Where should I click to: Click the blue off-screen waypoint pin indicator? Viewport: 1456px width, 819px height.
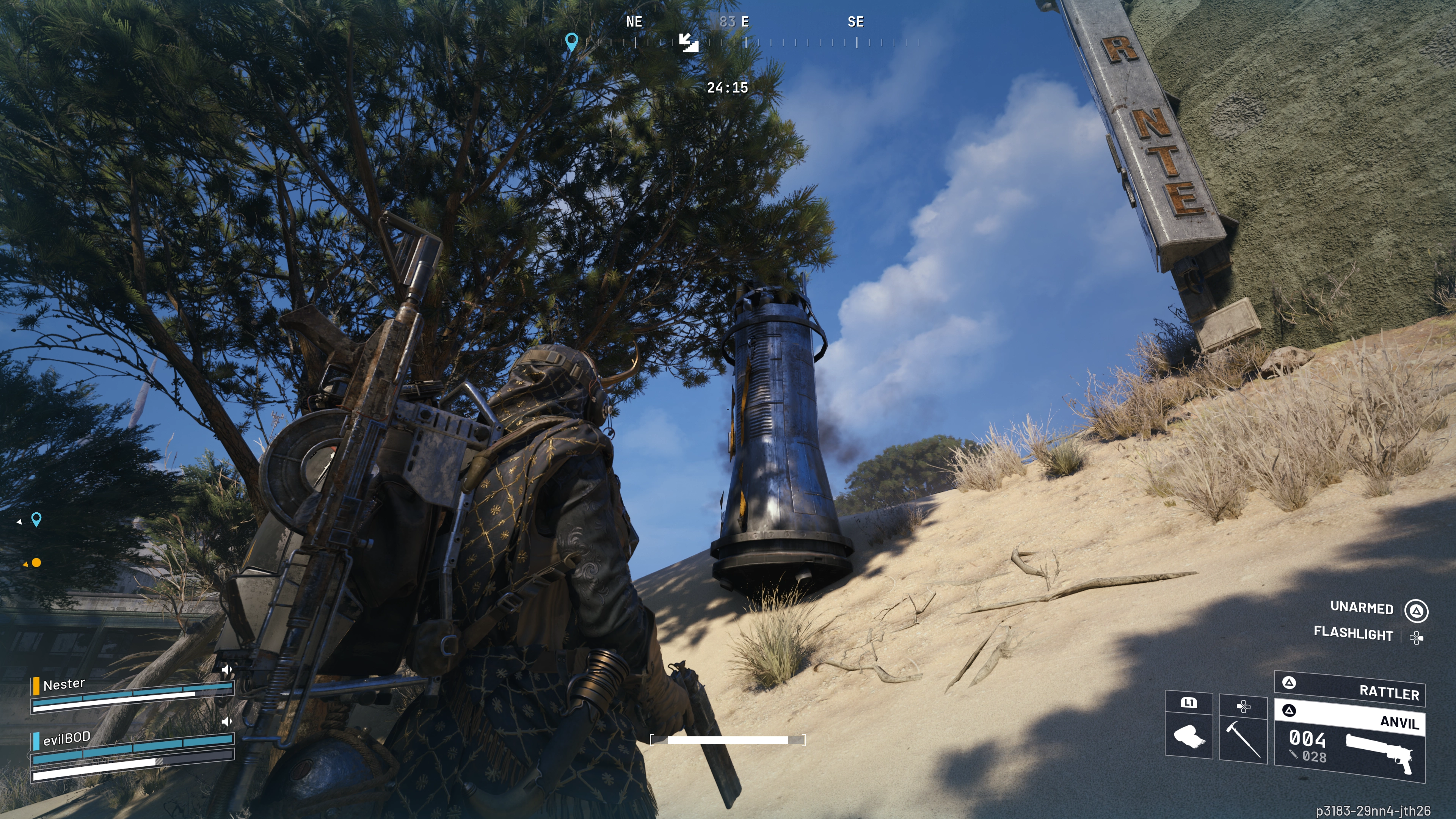[36, 519]
